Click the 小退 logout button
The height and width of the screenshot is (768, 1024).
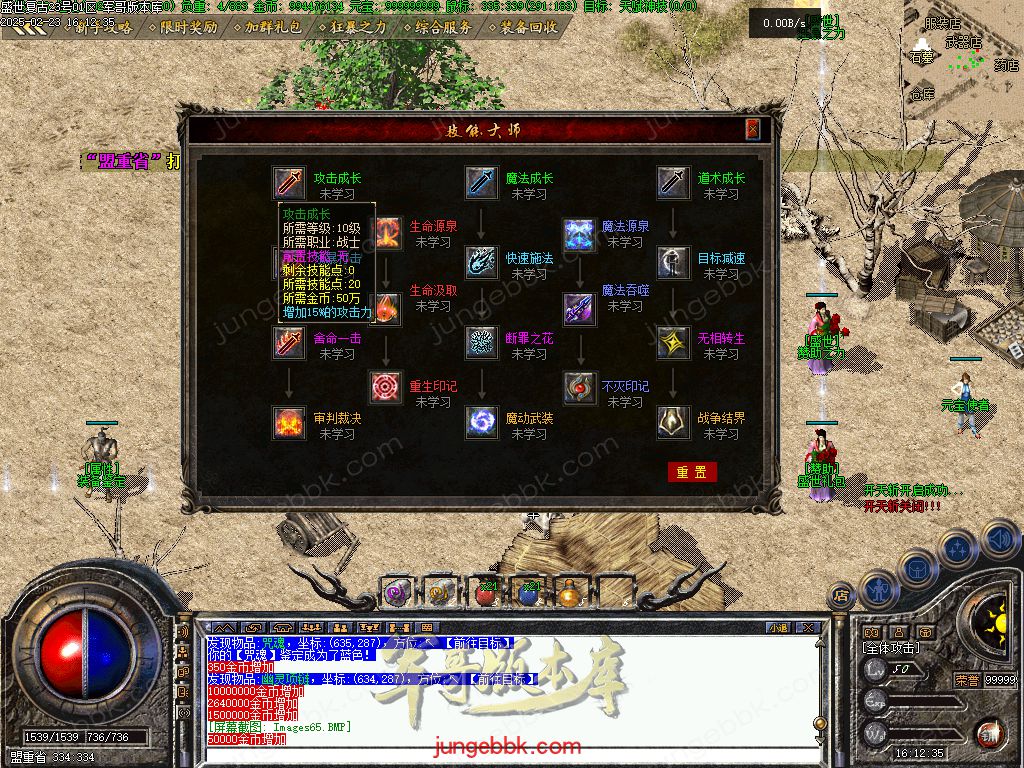[778, 628]
